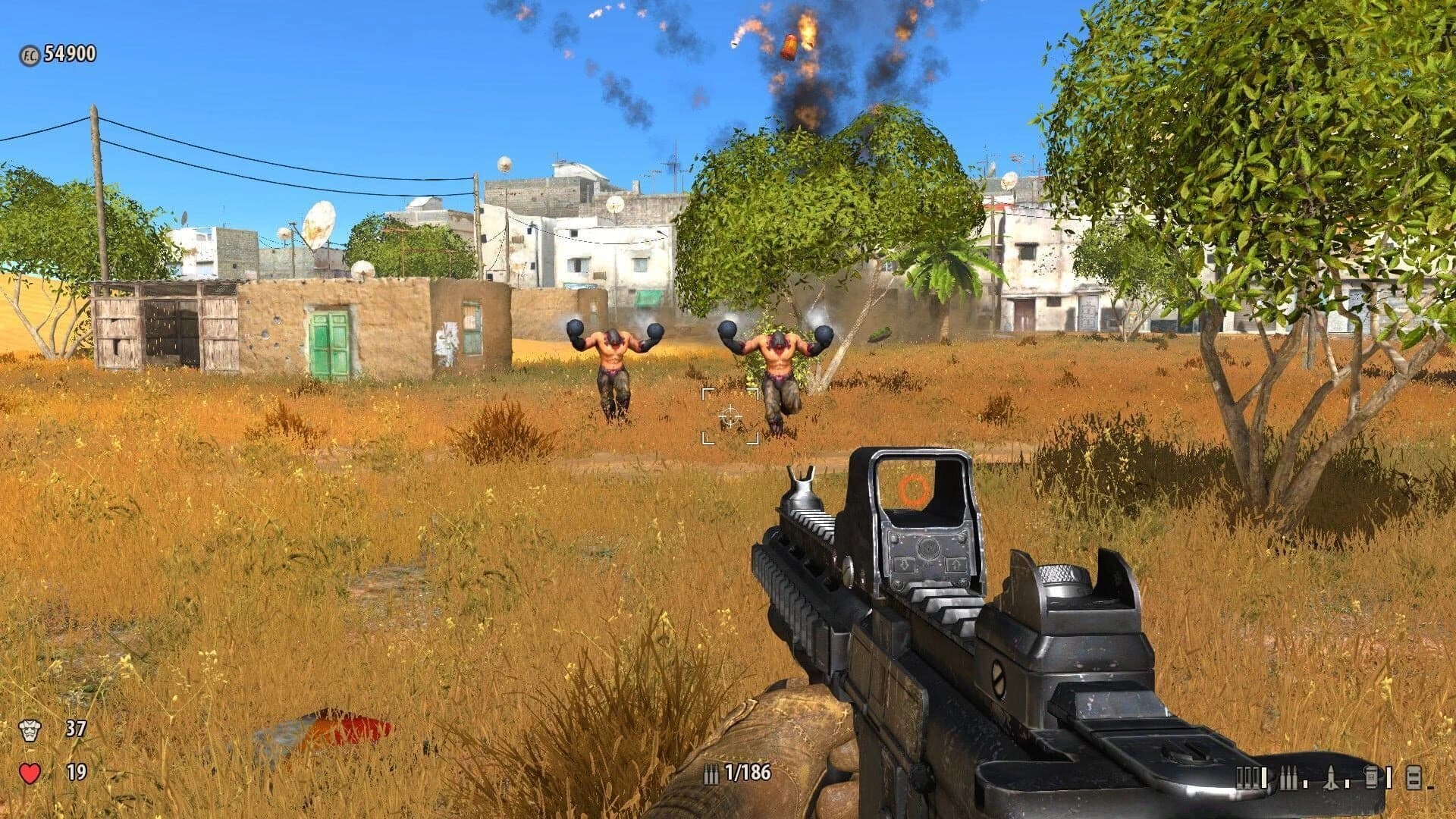Click the score value 54900

coord(70,53)
